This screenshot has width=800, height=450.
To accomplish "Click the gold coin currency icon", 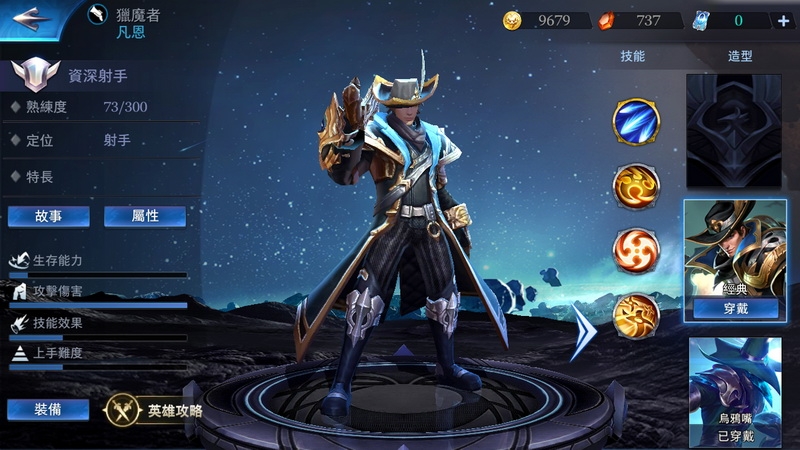I will [513, 21].
